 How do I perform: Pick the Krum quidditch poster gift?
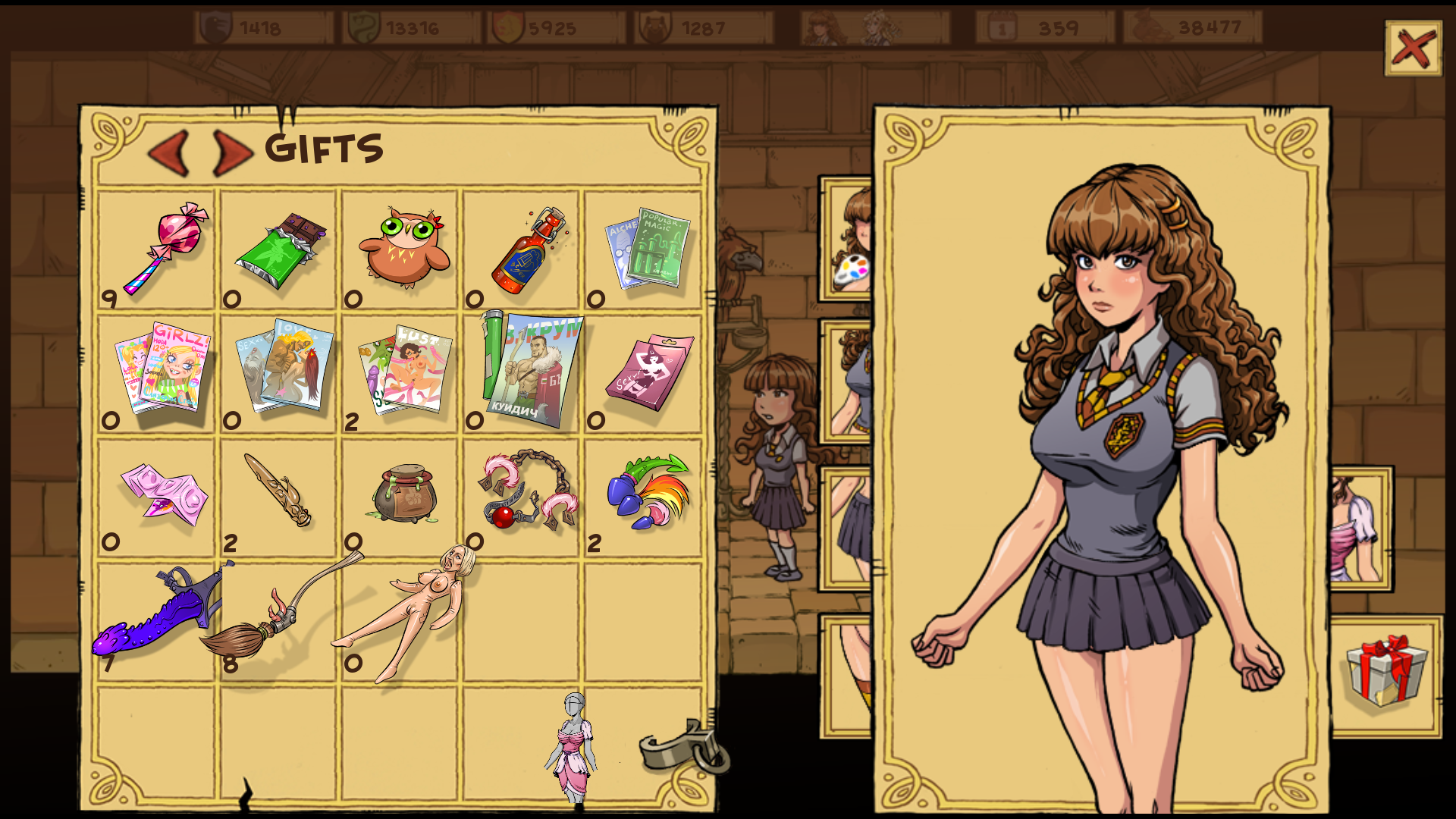(531, 370)
